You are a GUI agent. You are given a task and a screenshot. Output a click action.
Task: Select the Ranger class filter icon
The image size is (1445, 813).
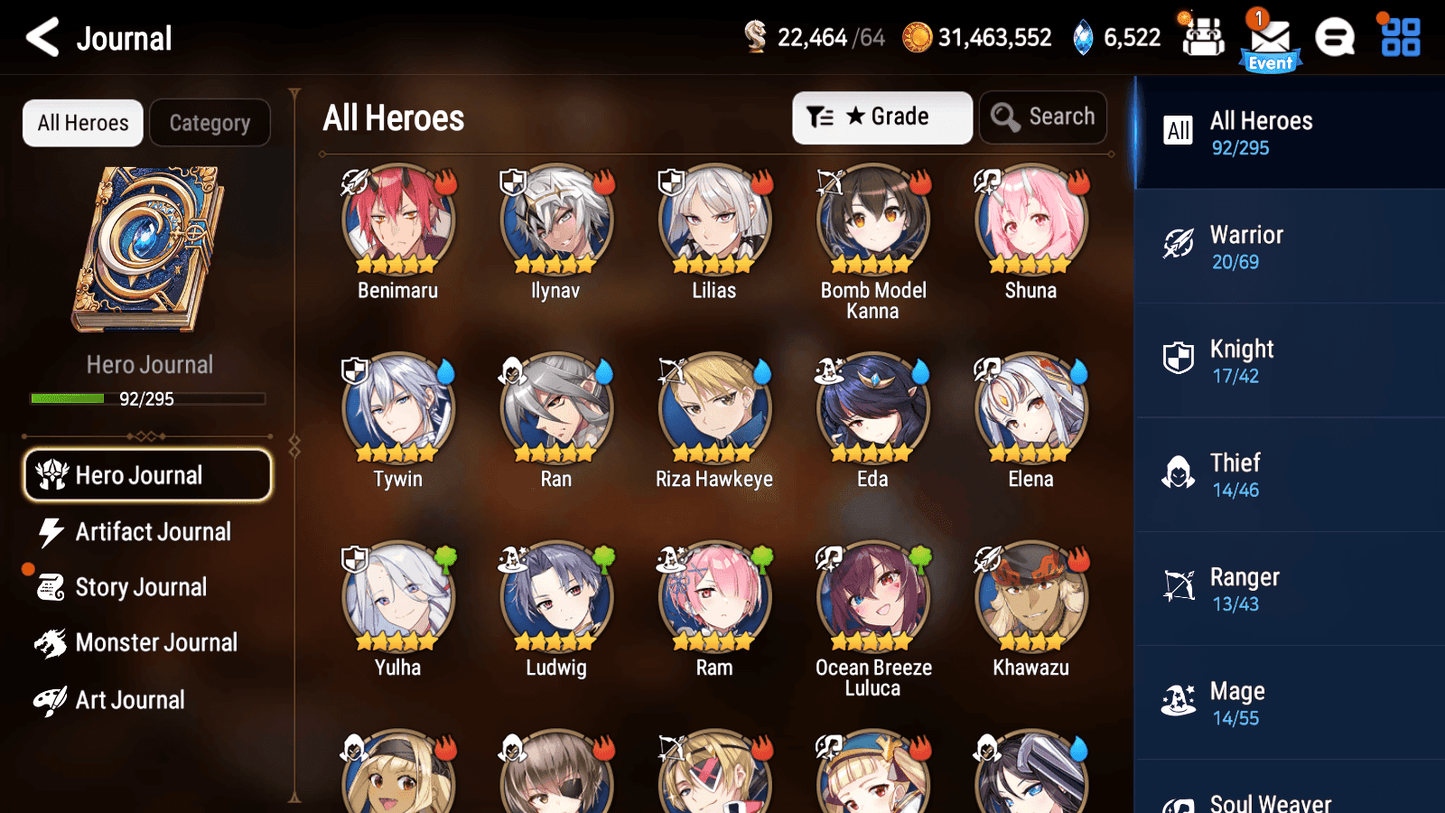[x=1180, y=587]
